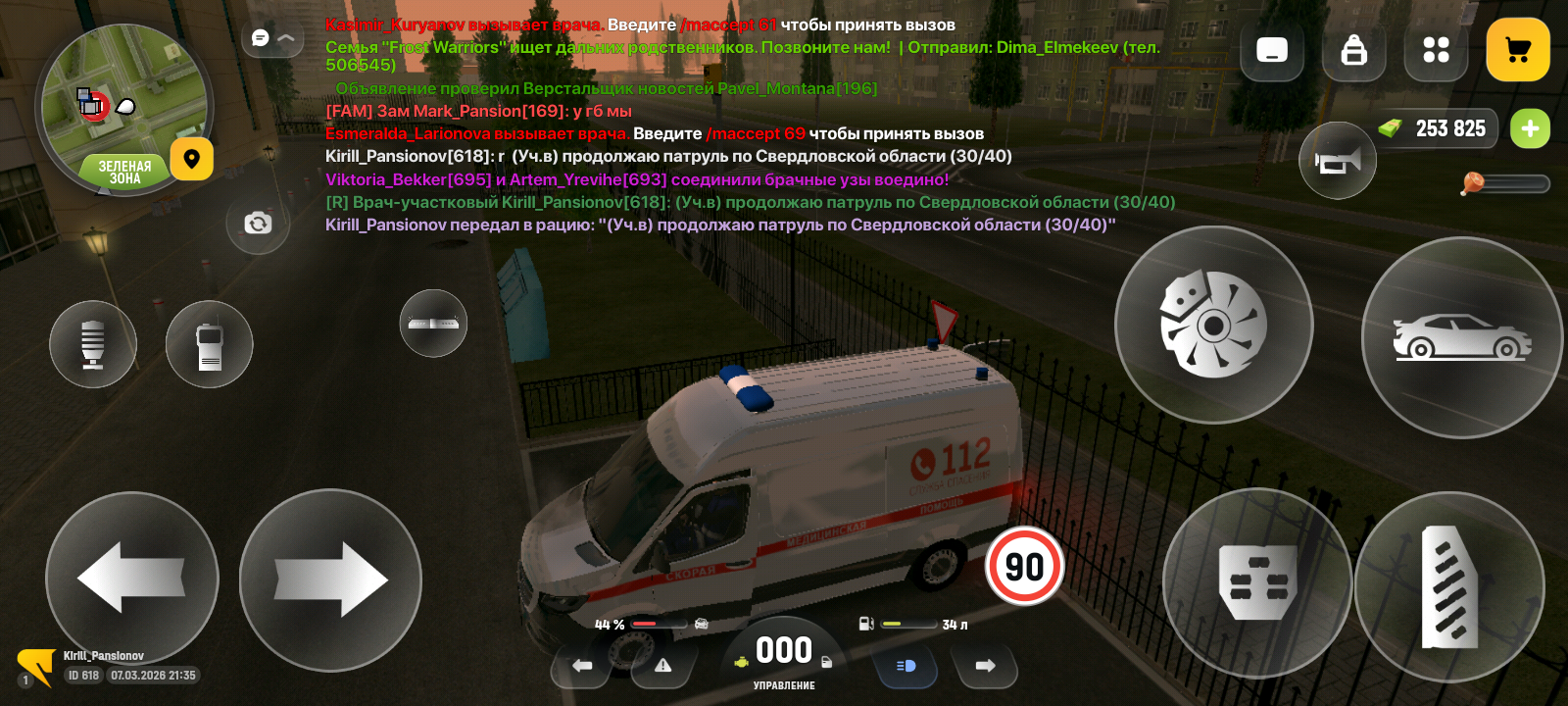Open the cart shop

(x=1518, y=49)
